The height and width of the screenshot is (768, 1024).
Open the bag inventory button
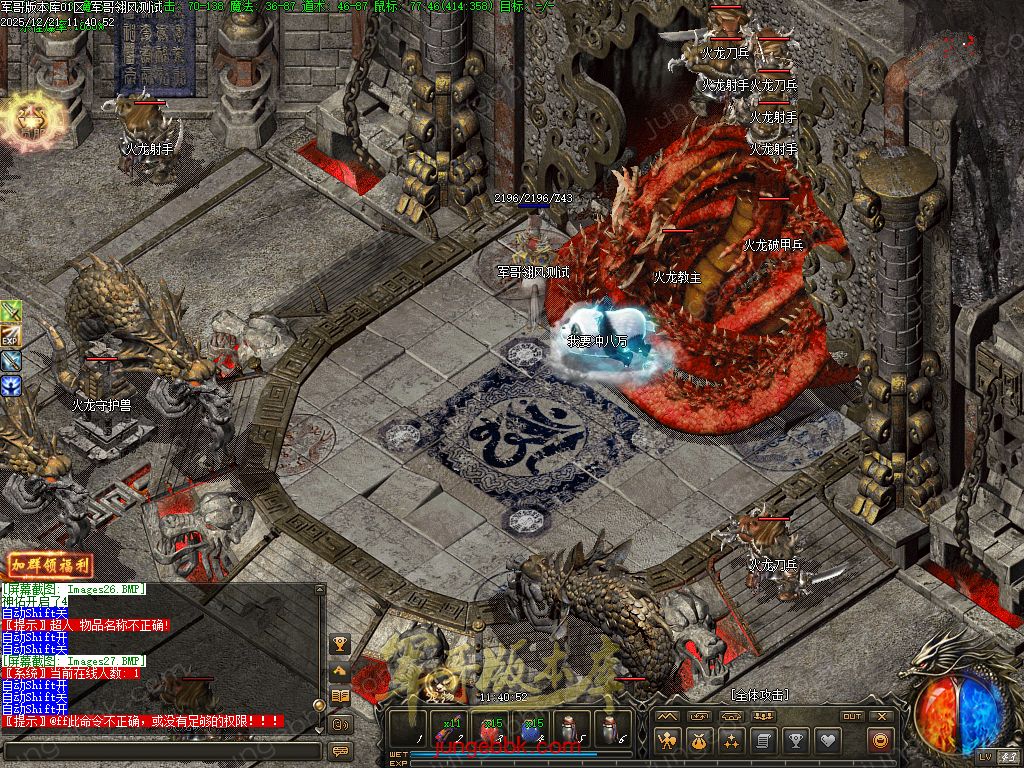pyautogui.click(x=699, y=741)
